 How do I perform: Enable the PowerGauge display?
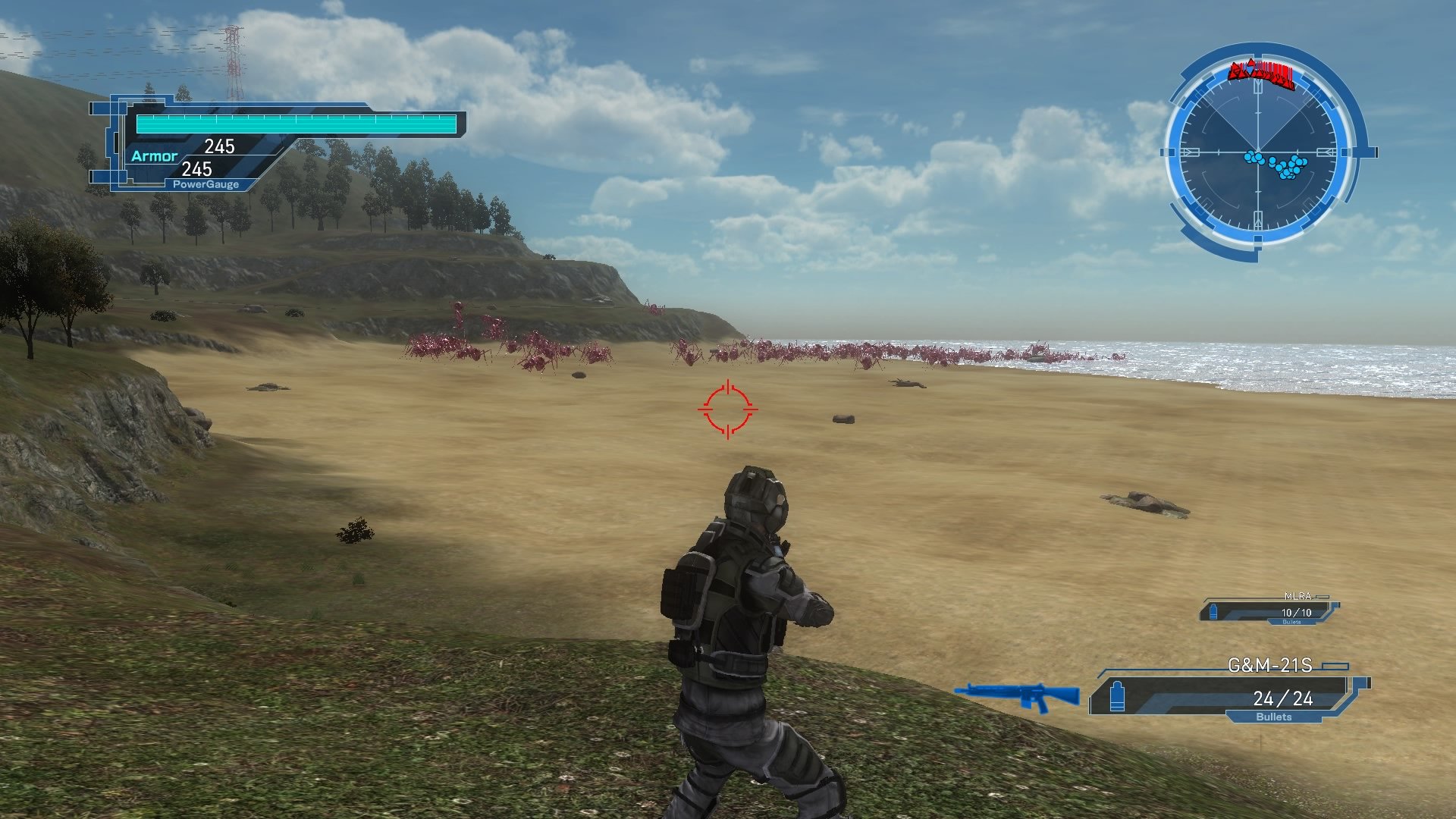[x=206, y=184]
